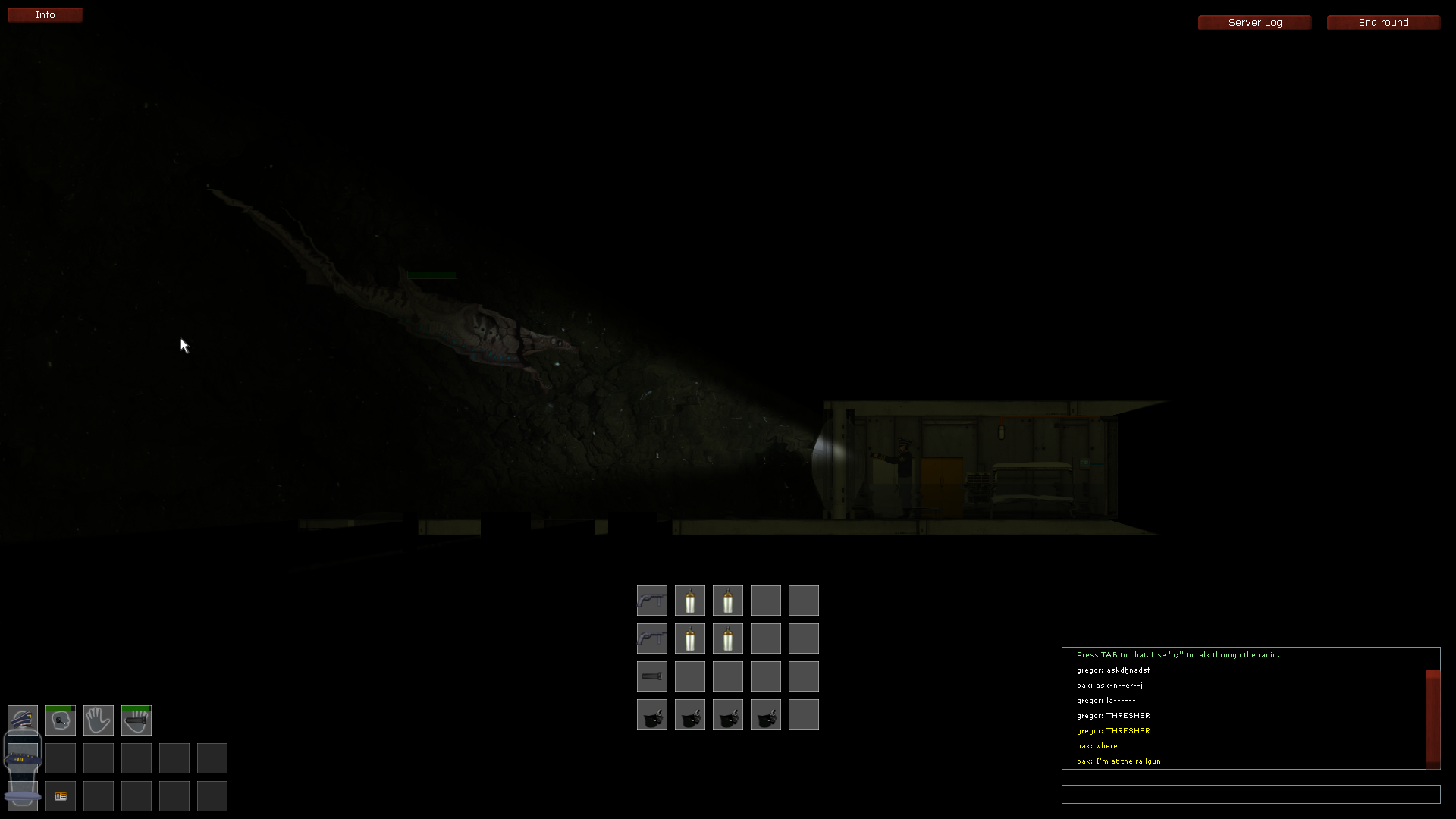Pick the rightmost diving mask in the container
This screenshot has height=819, width=1456.
click(765, 714)
